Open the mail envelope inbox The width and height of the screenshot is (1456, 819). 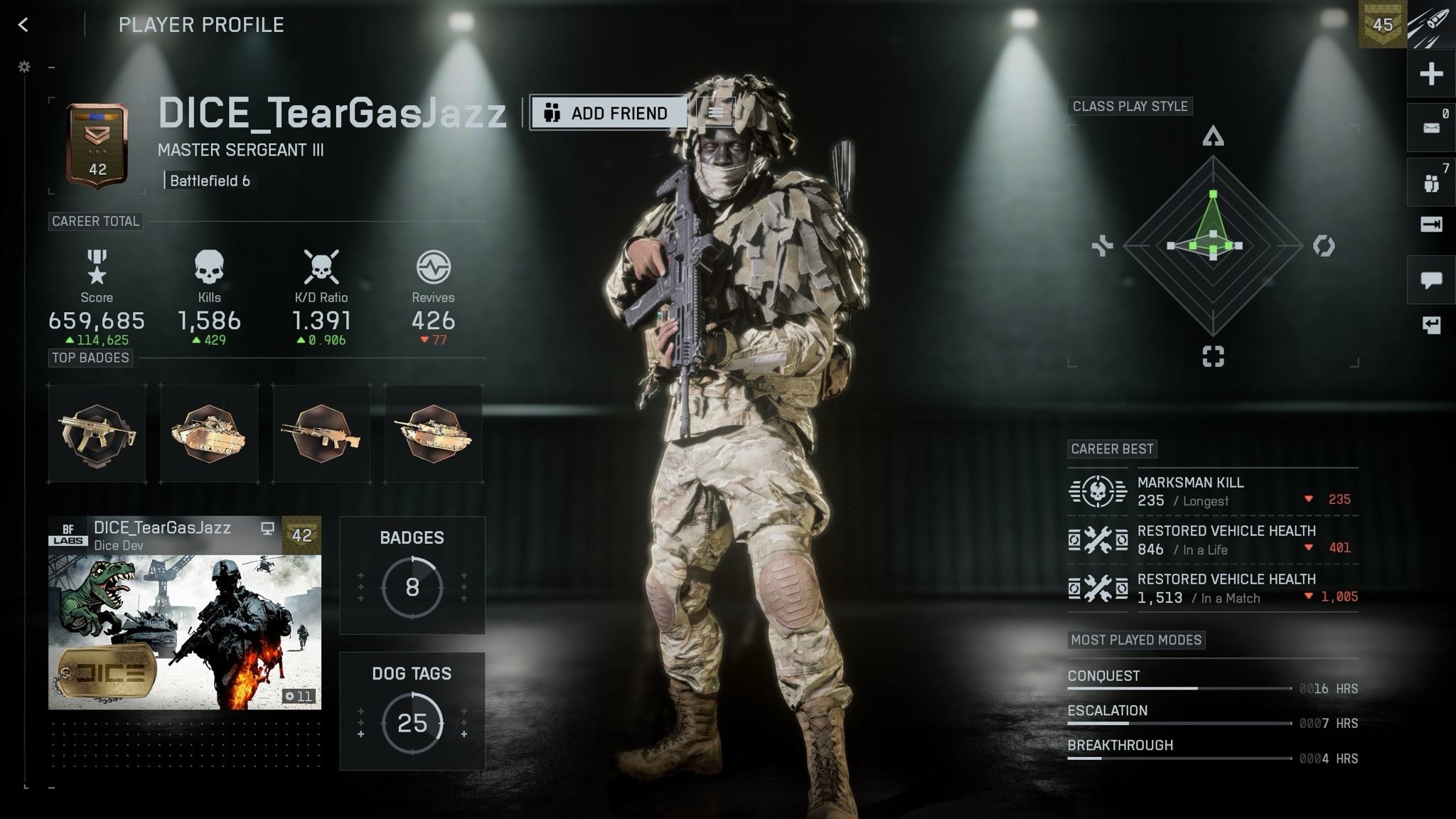[1431, 128]
